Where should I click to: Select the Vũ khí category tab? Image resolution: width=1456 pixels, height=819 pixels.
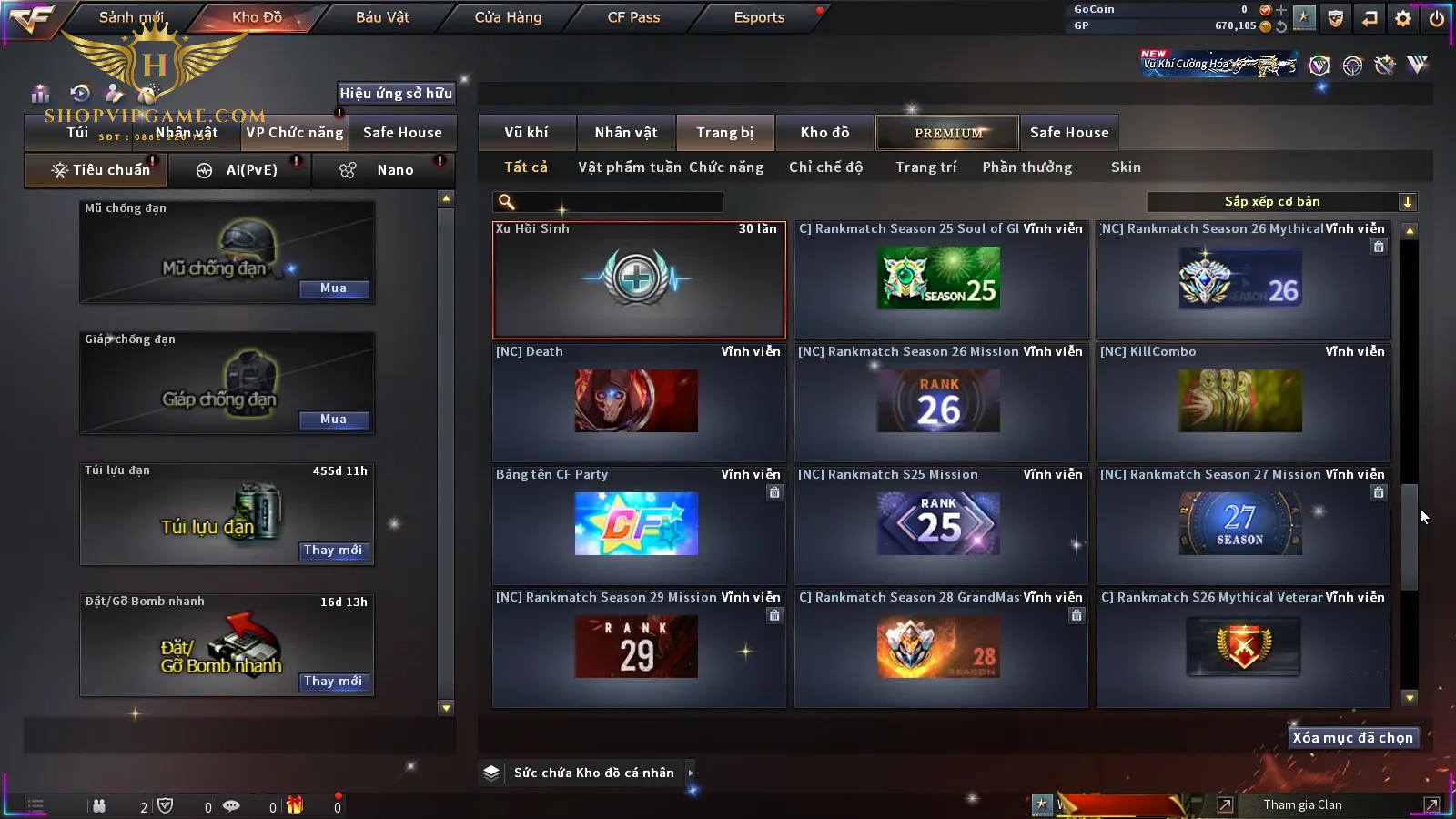[x=526, y=133]
